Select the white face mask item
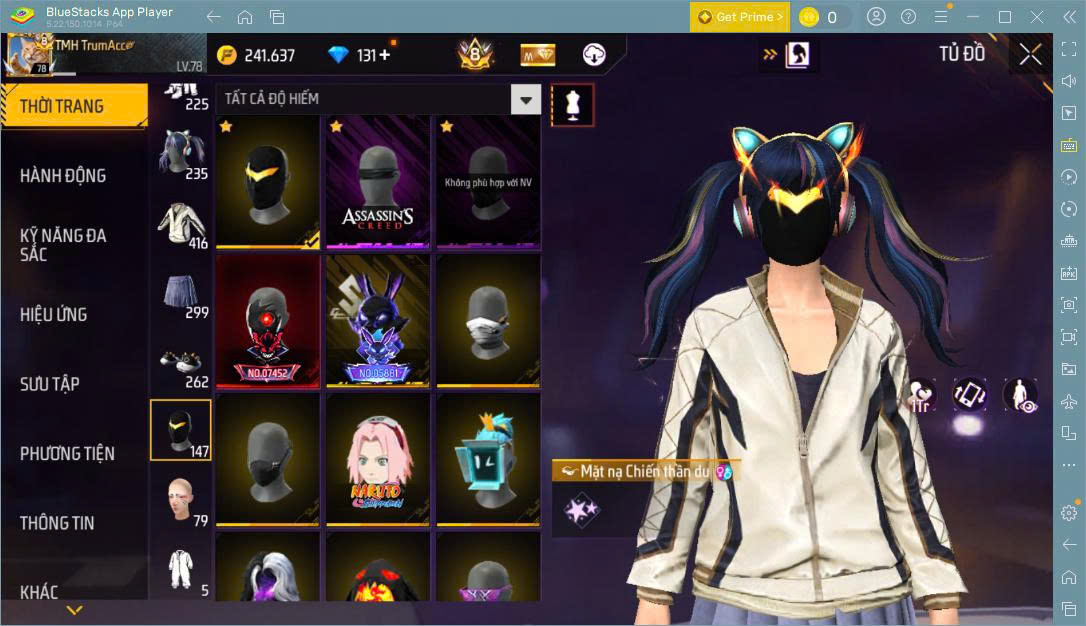Image resolution: width=1086 pixels, height=626 pixels. pos(488,321)
